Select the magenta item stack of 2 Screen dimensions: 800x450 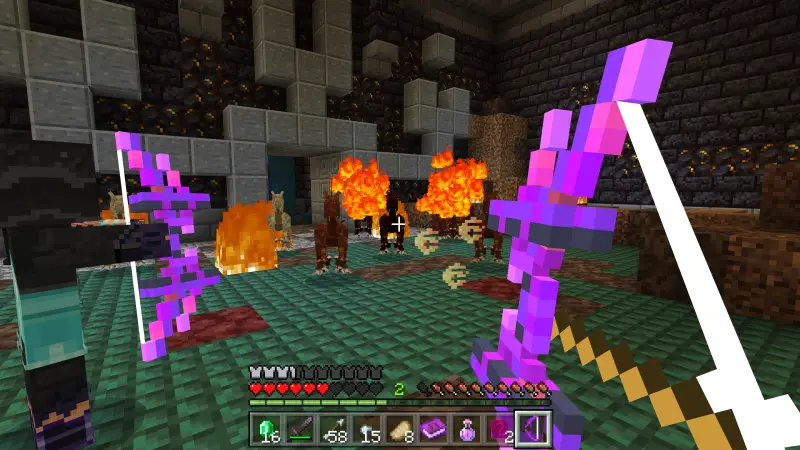click(x=499, y=429)
